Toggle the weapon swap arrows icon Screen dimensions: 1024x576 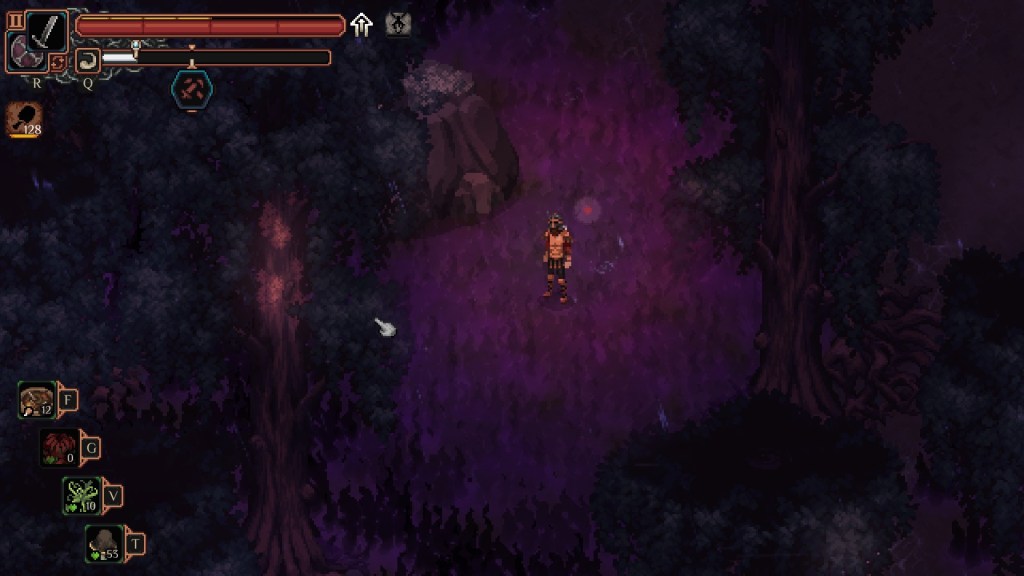(59, 63)
